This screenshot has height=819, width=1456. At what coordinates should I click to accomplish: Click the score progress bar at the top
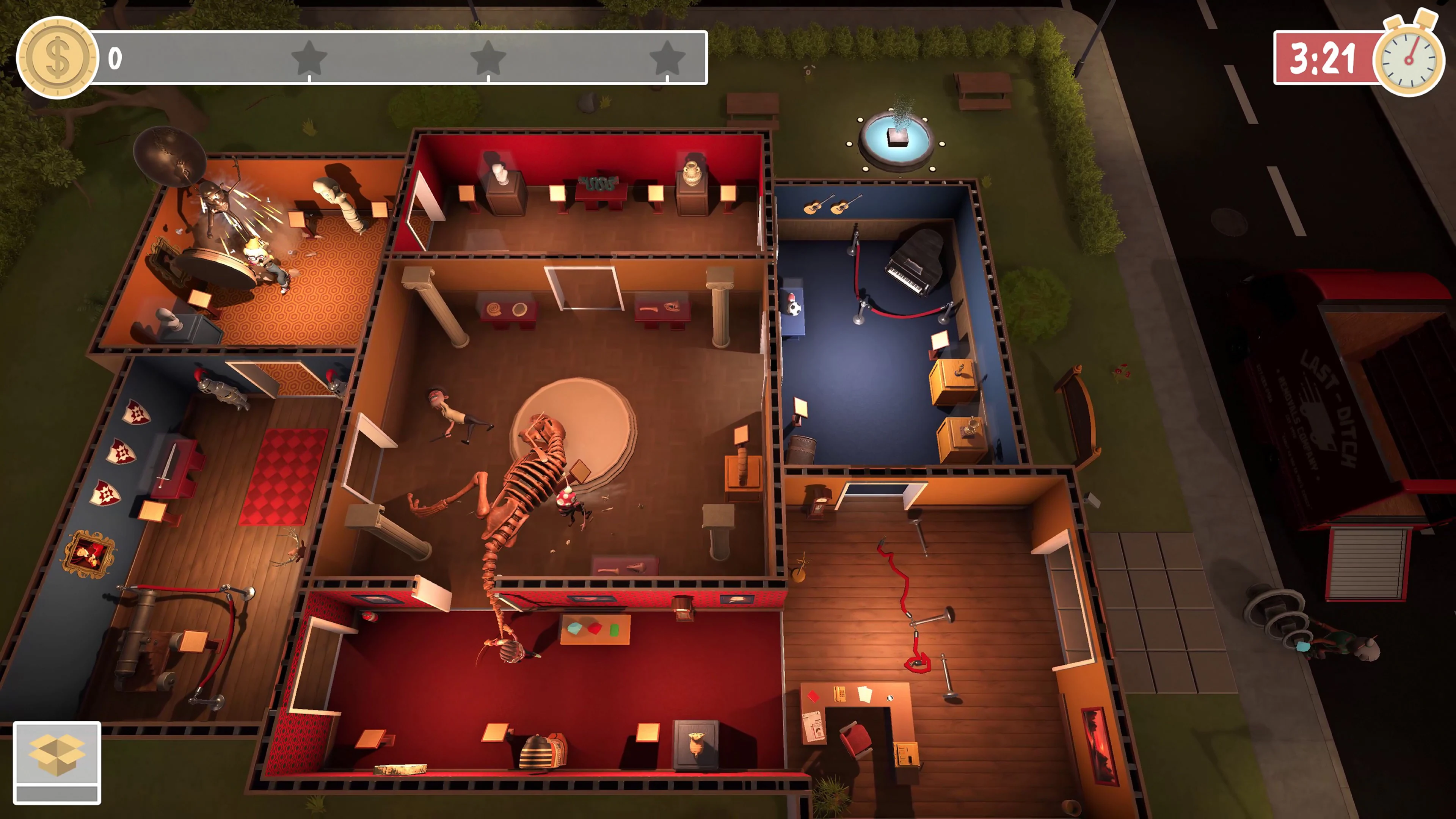click(395, 56)
